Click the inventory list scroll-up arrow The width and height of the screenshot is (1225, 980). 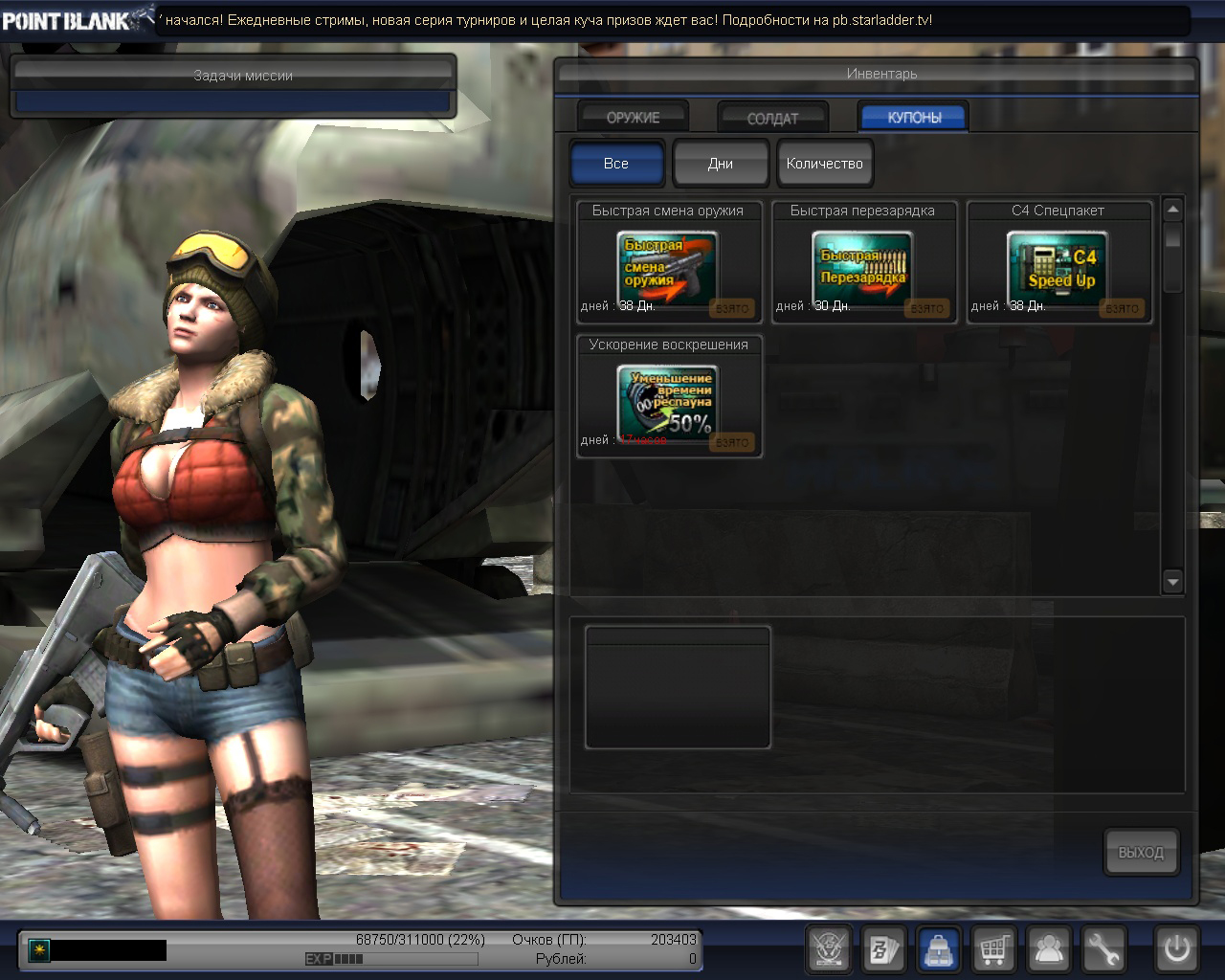click(x=1172, y=209)
